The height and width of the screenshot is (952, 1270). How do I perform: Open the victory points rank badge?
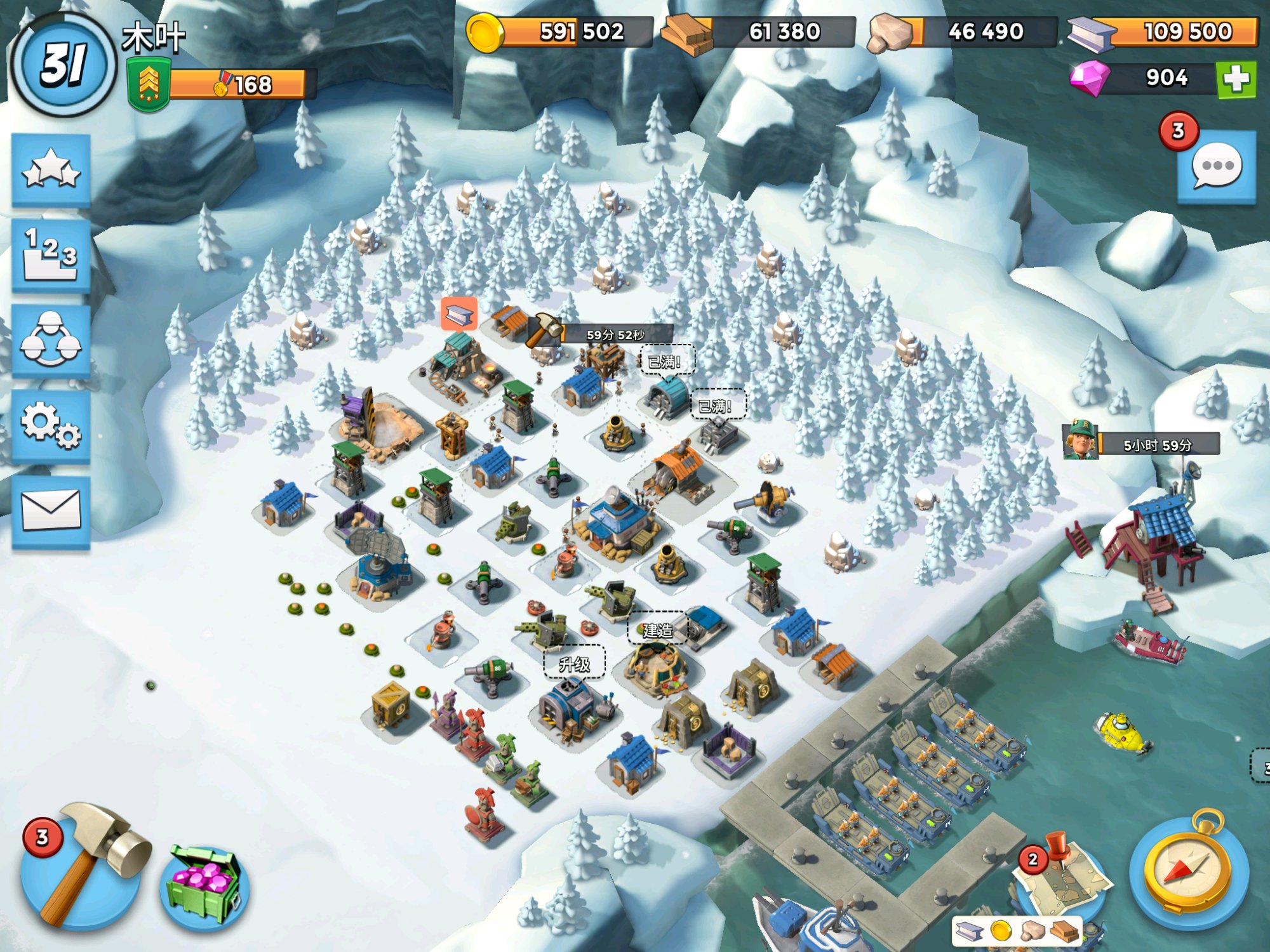[x=149, y=84]
